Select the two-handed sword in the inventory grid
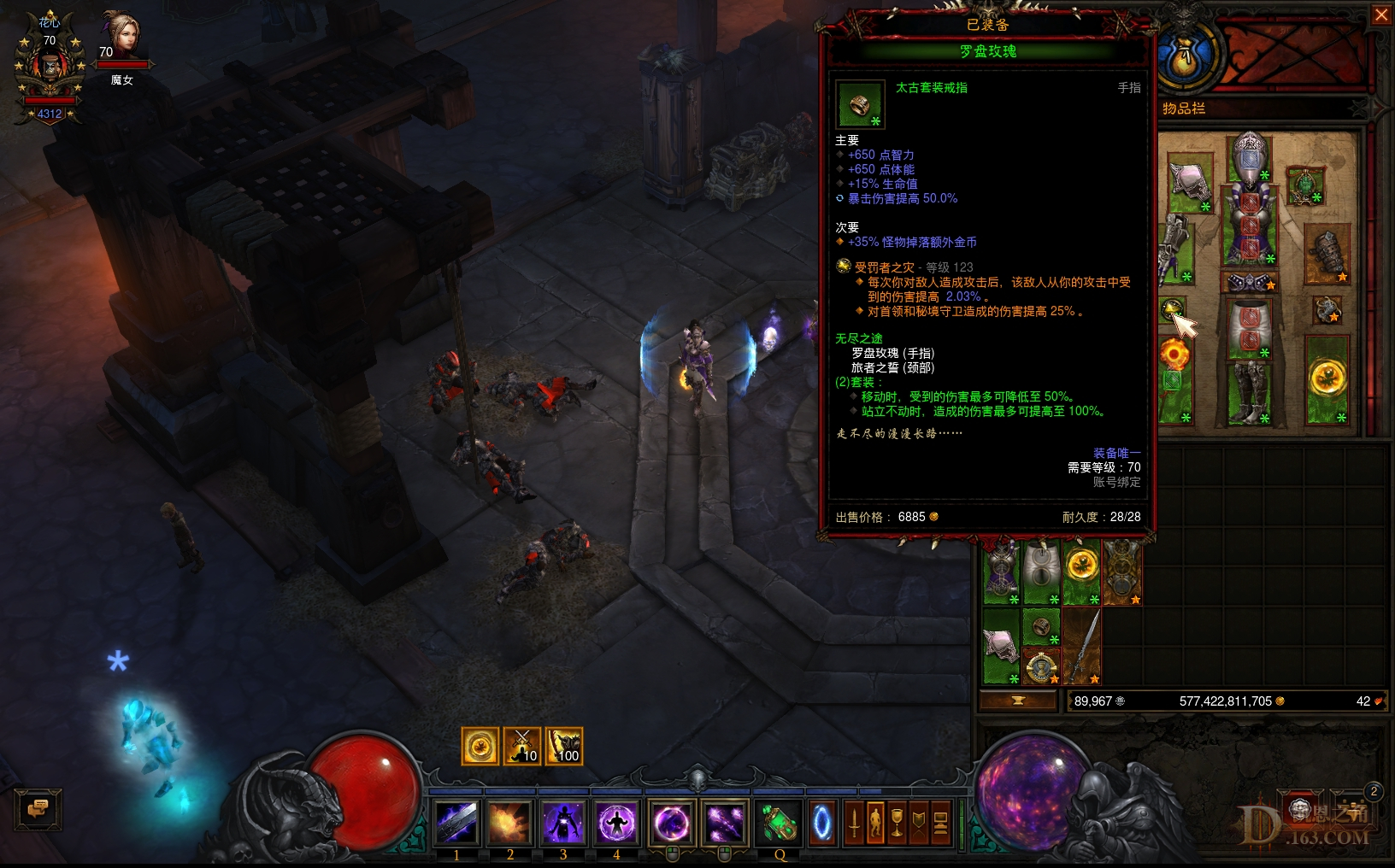The width and height of the screenshot is (1395, 868). [1084, 644]
